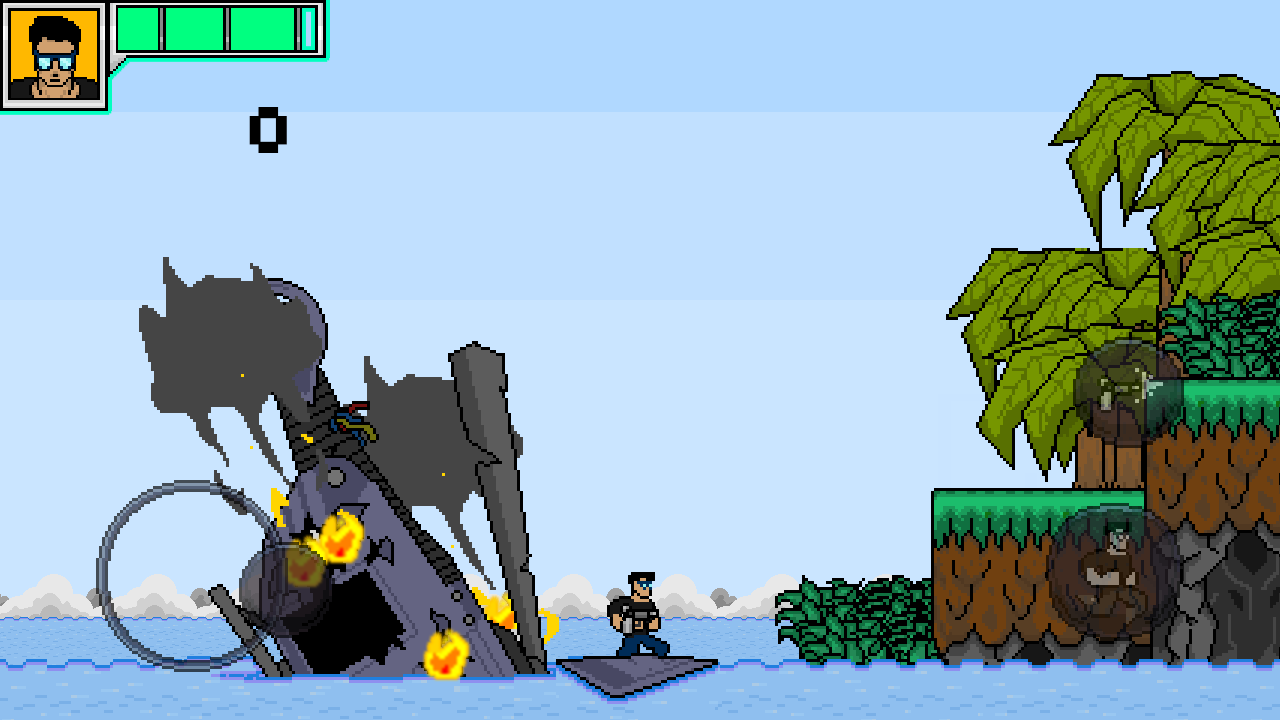The height and width of the screenshot is (720, 1280).
Task: Tap the large translucent button showing a crouched figure
Action: coord(1115,574)
